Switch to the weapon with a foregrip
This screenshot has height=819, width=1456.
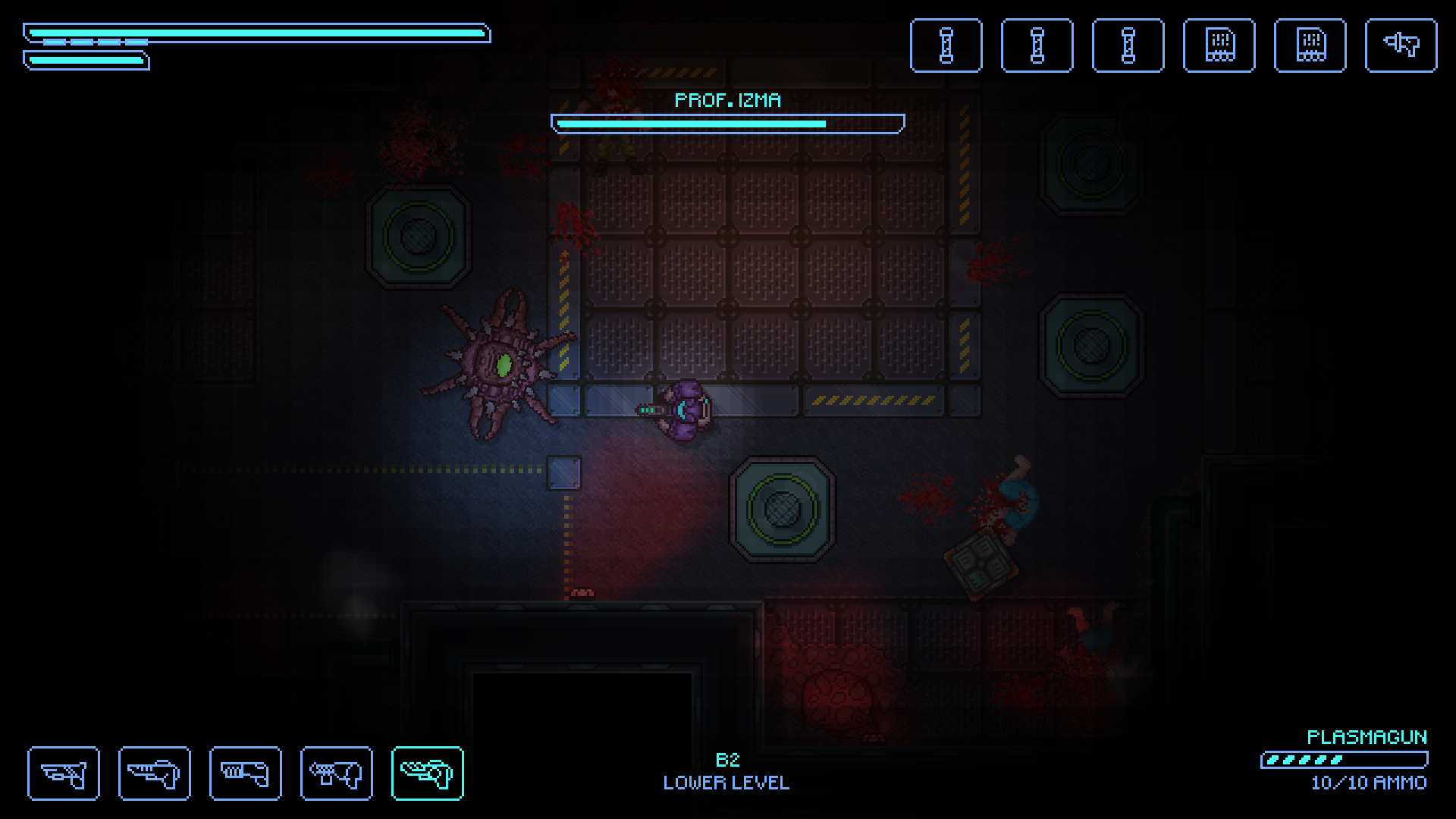coord(336,773)
